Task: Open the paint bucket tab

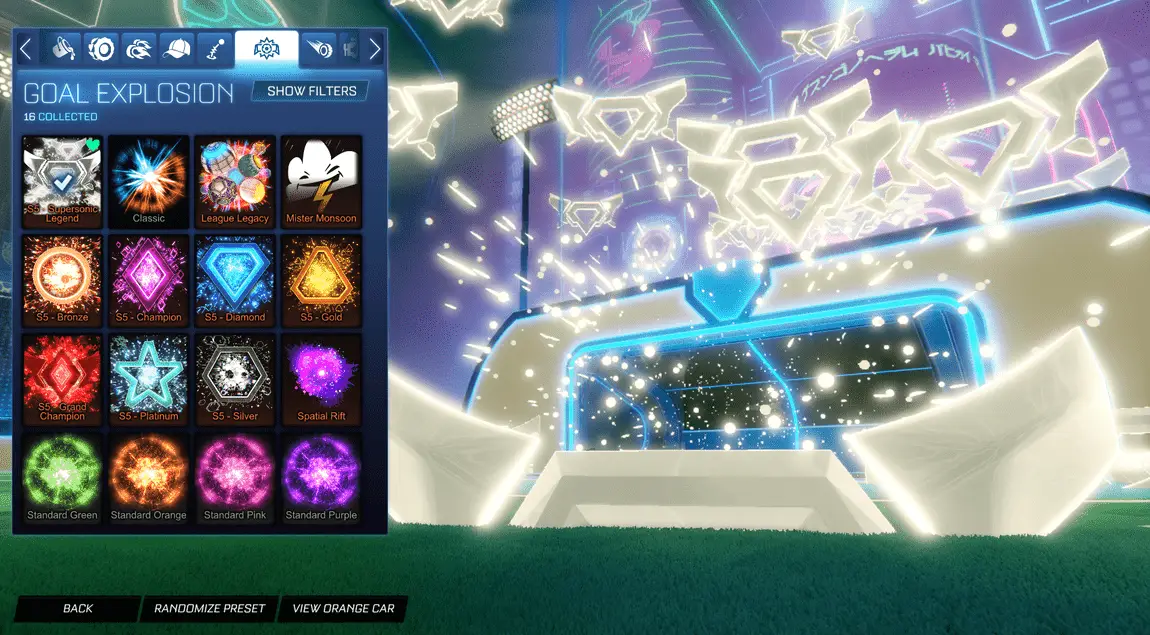Action: [64, 48]
